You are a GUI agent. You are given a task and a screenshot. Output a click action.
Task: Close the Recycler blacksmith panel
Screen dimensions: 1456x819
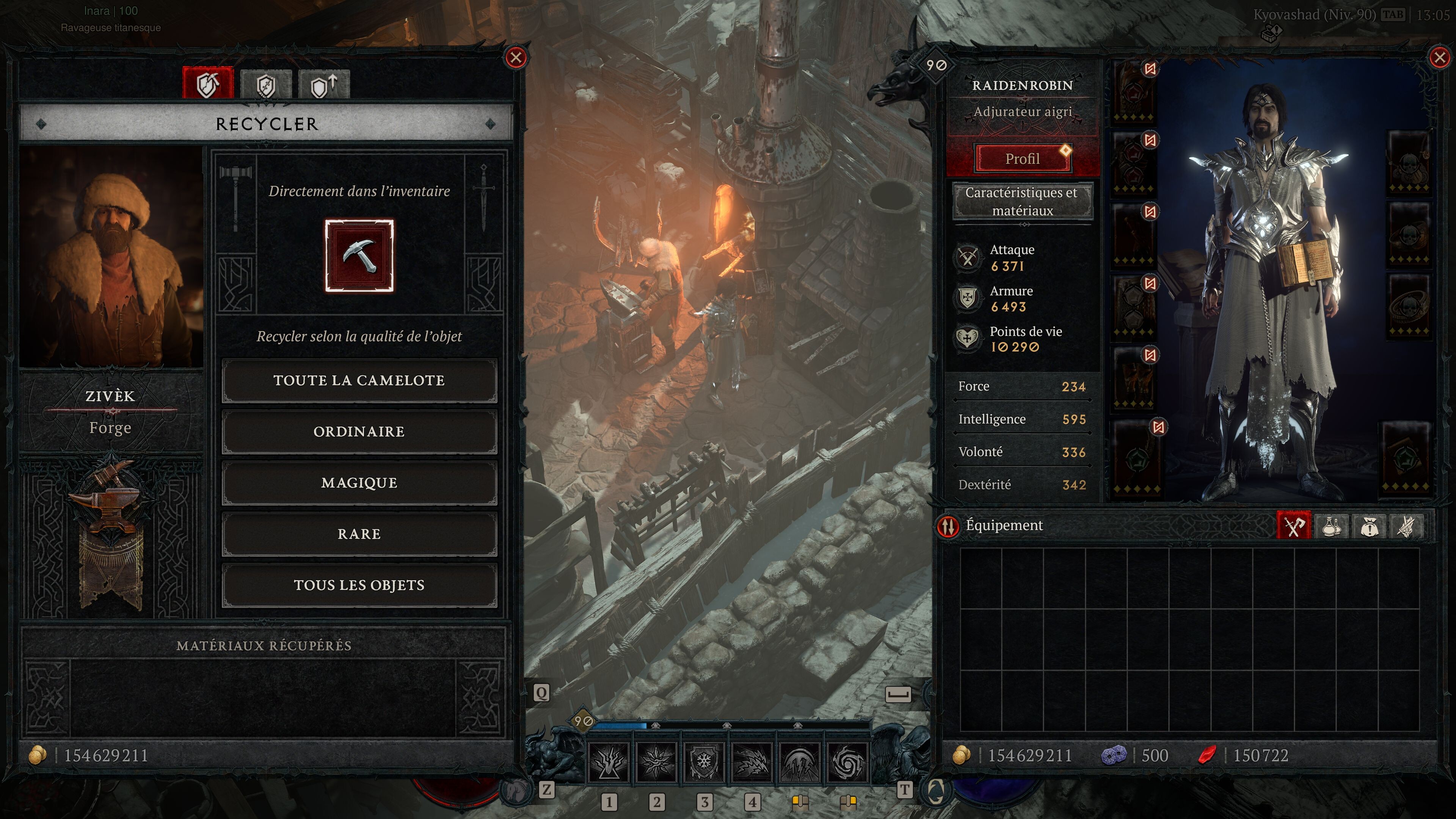tap(516, 58)
